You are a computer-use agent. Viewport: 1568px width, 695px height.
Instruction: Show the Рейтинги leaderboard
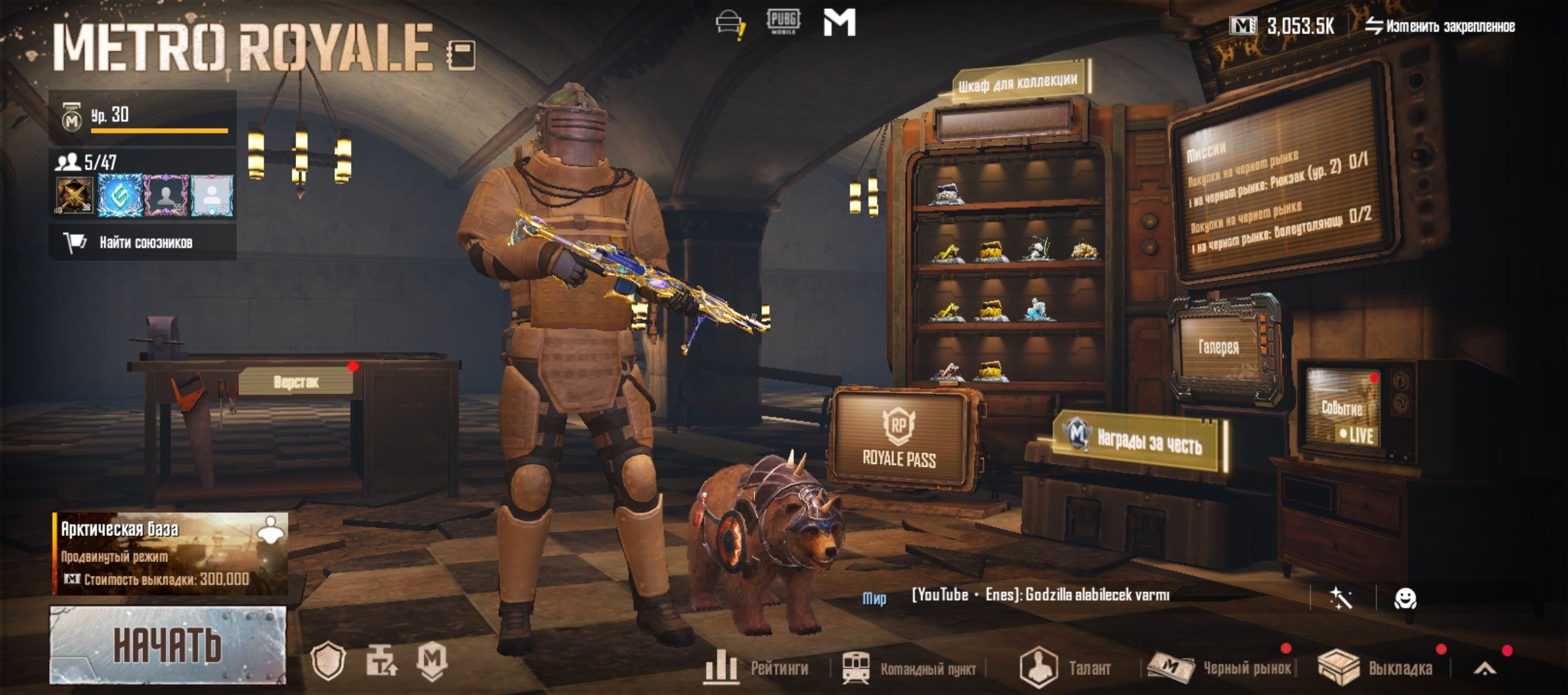757,667
